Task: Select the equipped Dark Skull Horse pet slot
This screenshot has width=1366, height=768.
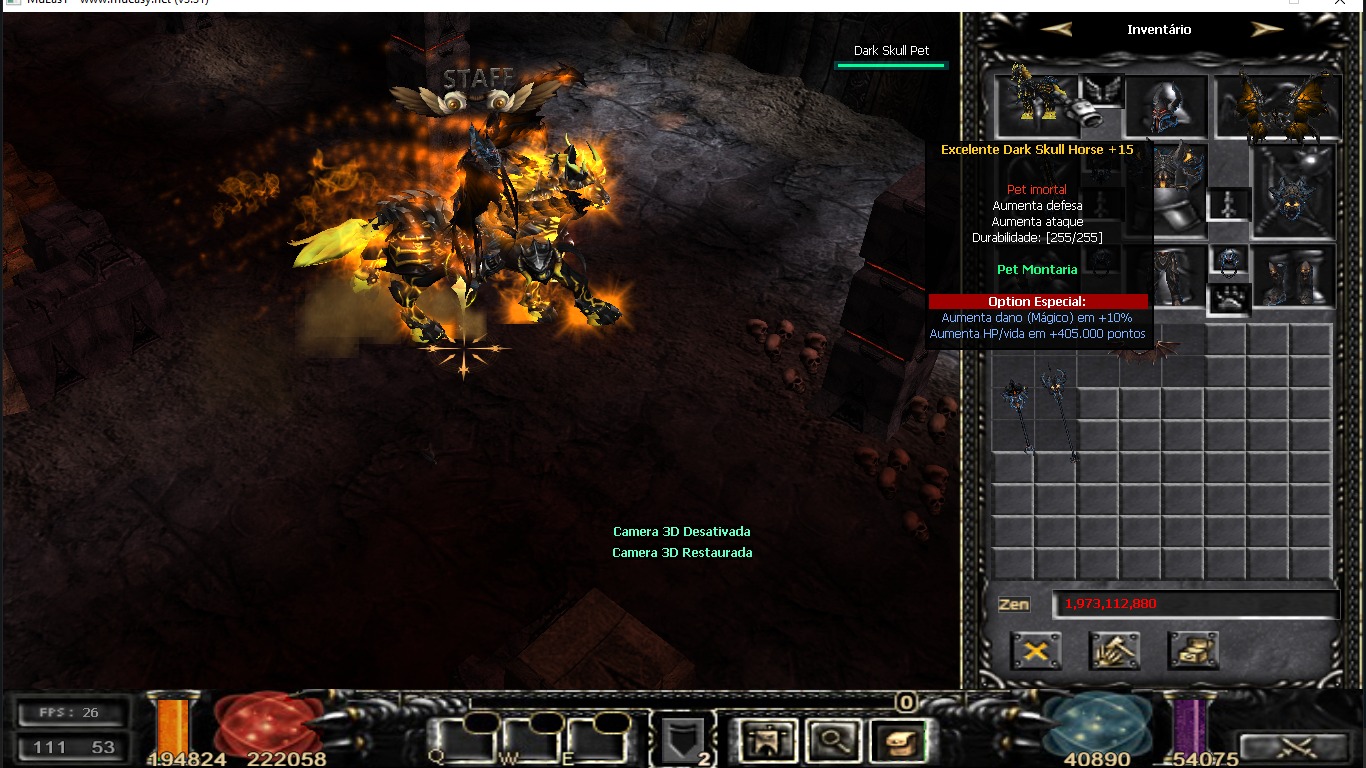Action: [1037, 104]
